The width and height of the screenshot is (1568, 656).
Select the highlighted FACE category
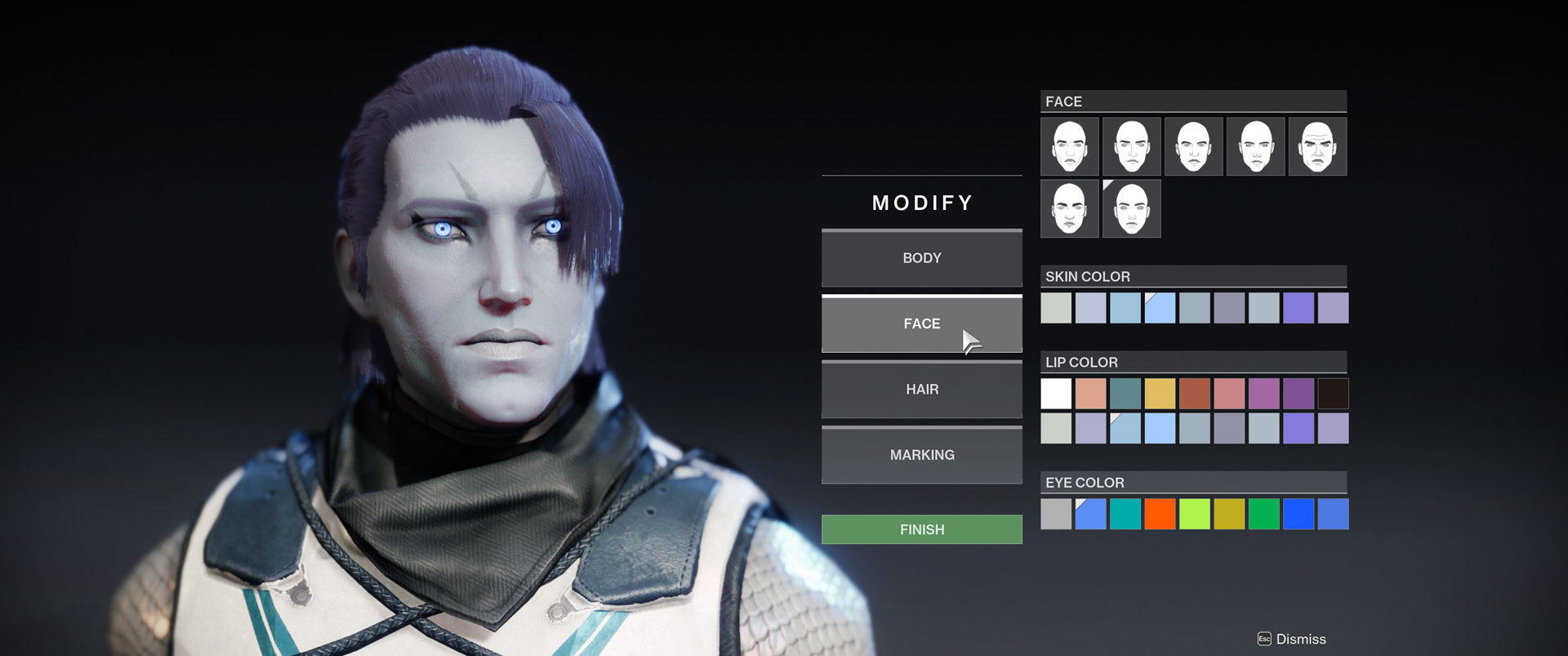(x=921, y=324)
